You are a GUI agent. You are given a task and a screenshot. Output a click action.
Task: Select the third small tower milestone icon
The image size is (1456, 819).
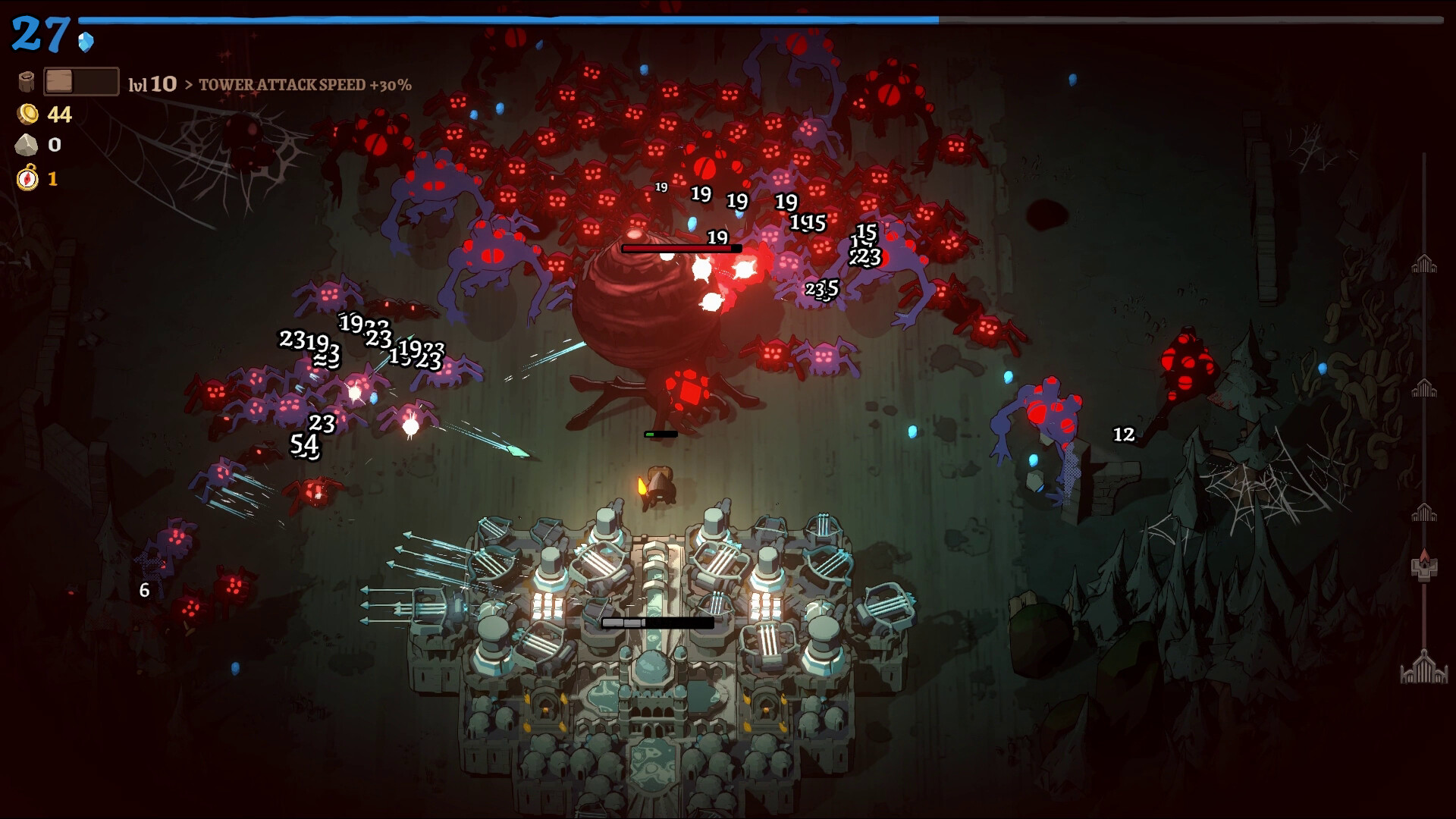1423,513
